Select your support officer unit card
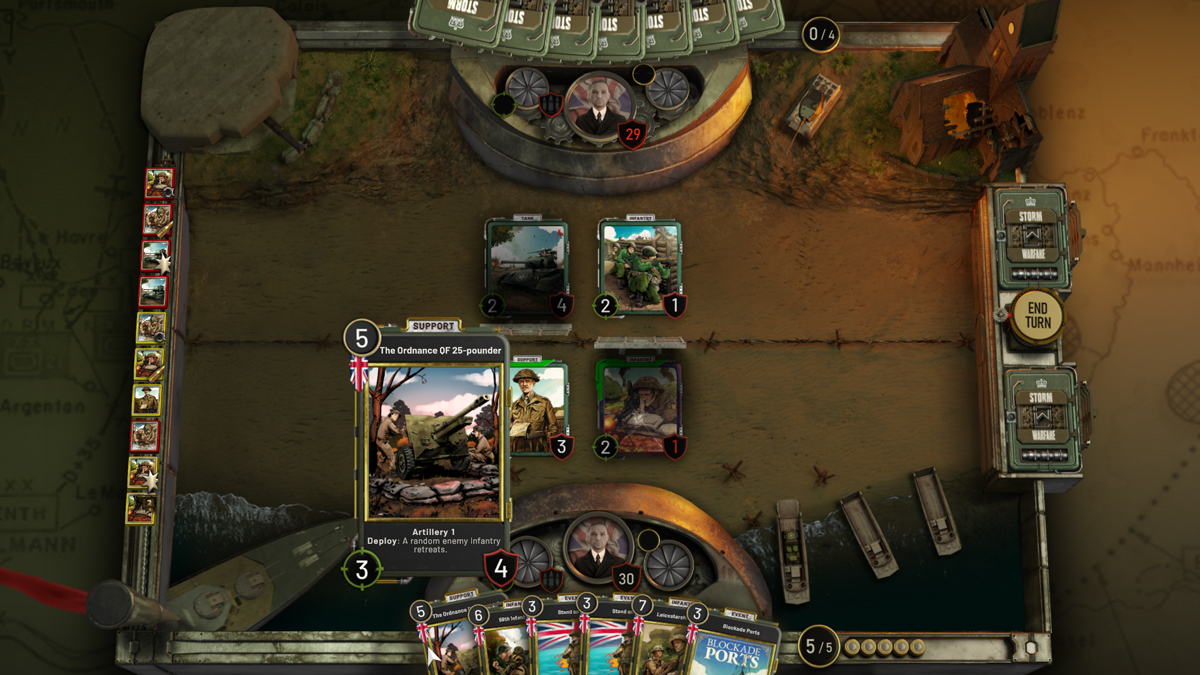1200x675 pixels. pyautogui.click(x=540, y=410)
